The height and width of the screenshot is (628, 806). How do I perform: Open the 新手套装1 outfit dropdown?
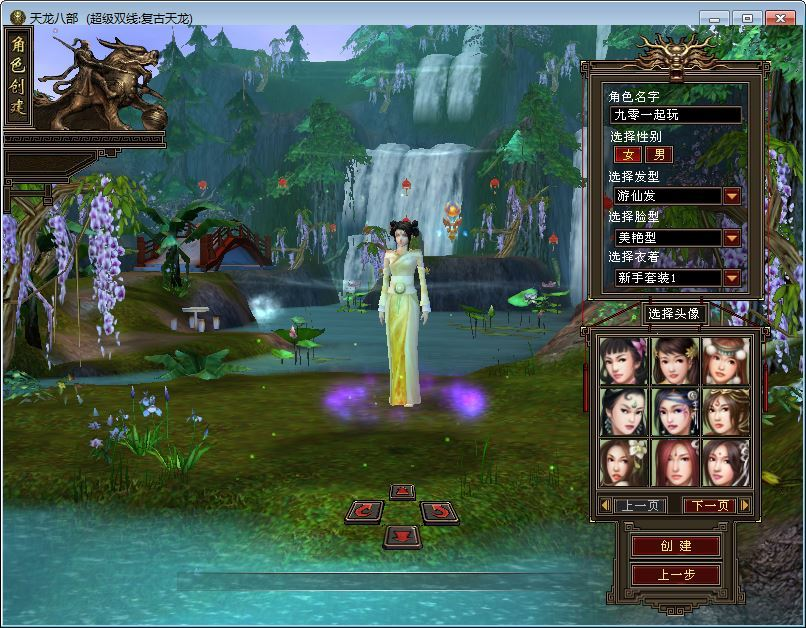pos(732,278)
